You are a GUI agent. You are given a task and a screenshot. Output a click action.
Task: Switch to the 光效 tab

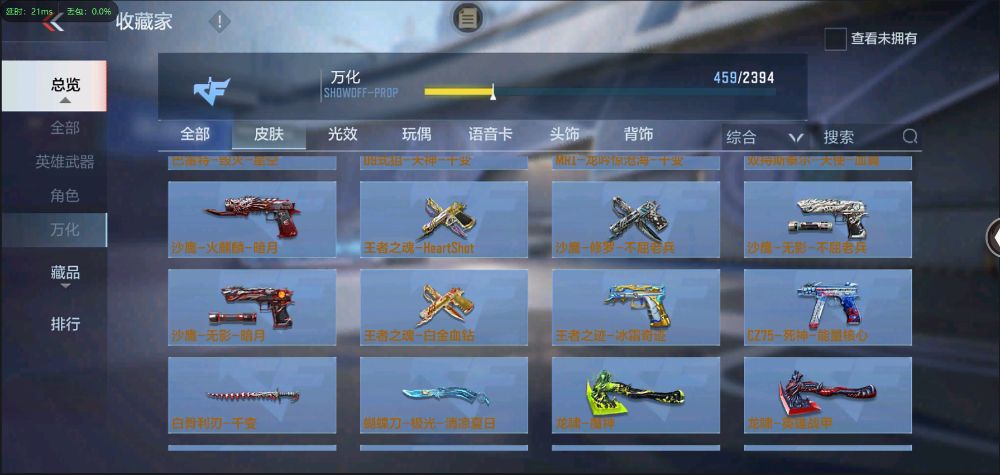[343, 135]
